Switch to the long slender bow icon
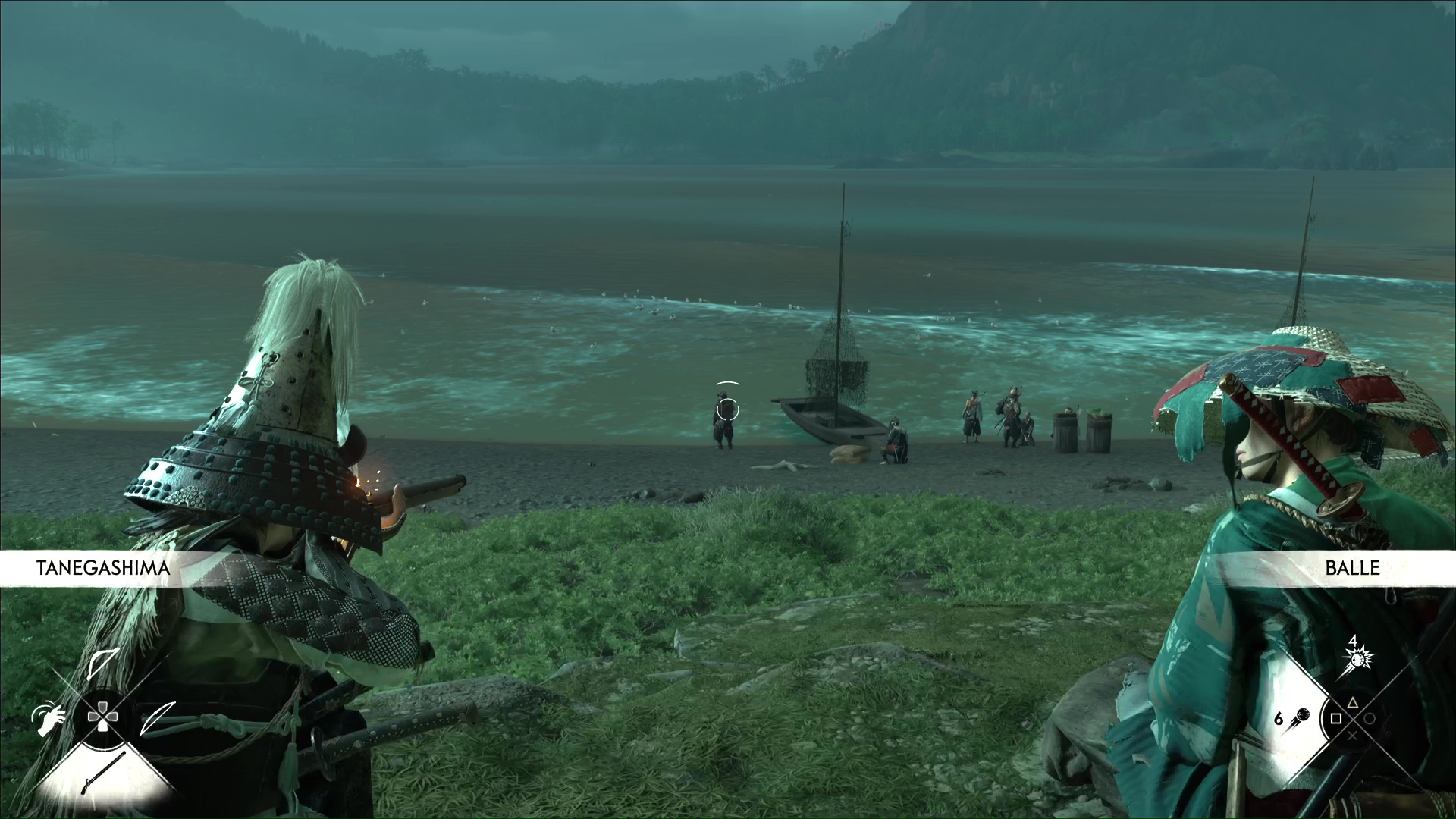Viewport: 1456px width, 819px height. (158, 717)
